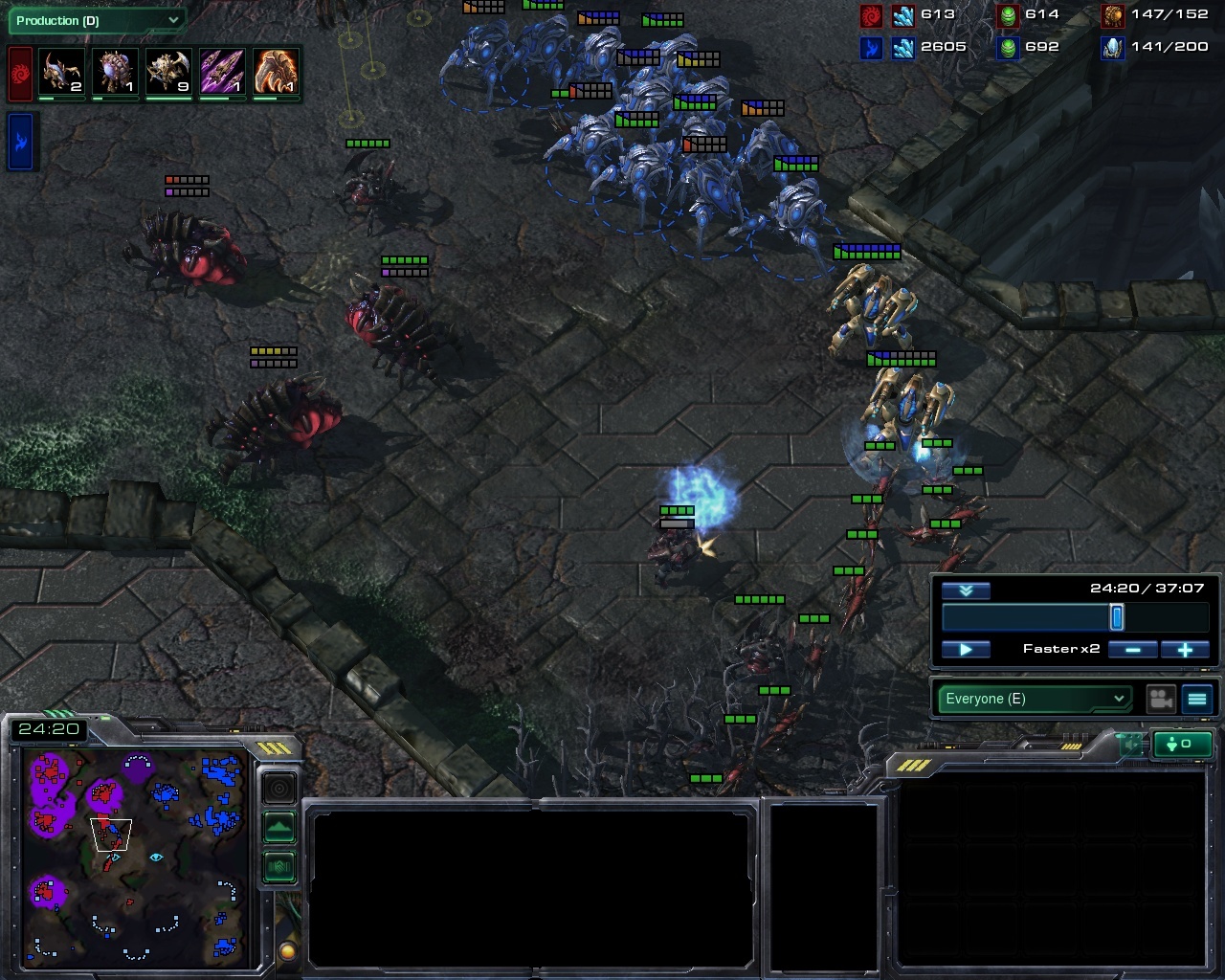Click the glowing claw upgrade icon

coord(277,74)
